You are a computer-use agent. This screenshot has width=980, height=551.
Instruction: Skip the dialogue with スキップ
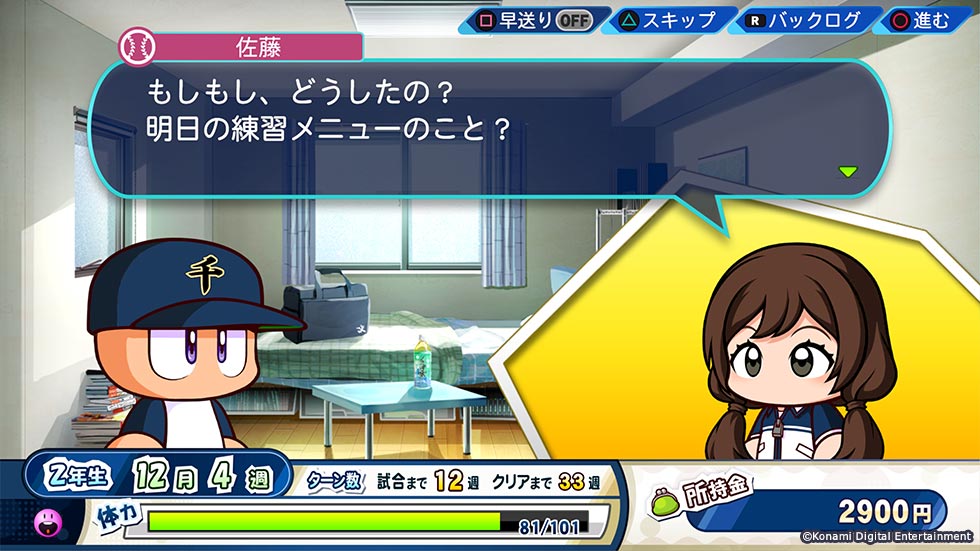pos(670,20)
